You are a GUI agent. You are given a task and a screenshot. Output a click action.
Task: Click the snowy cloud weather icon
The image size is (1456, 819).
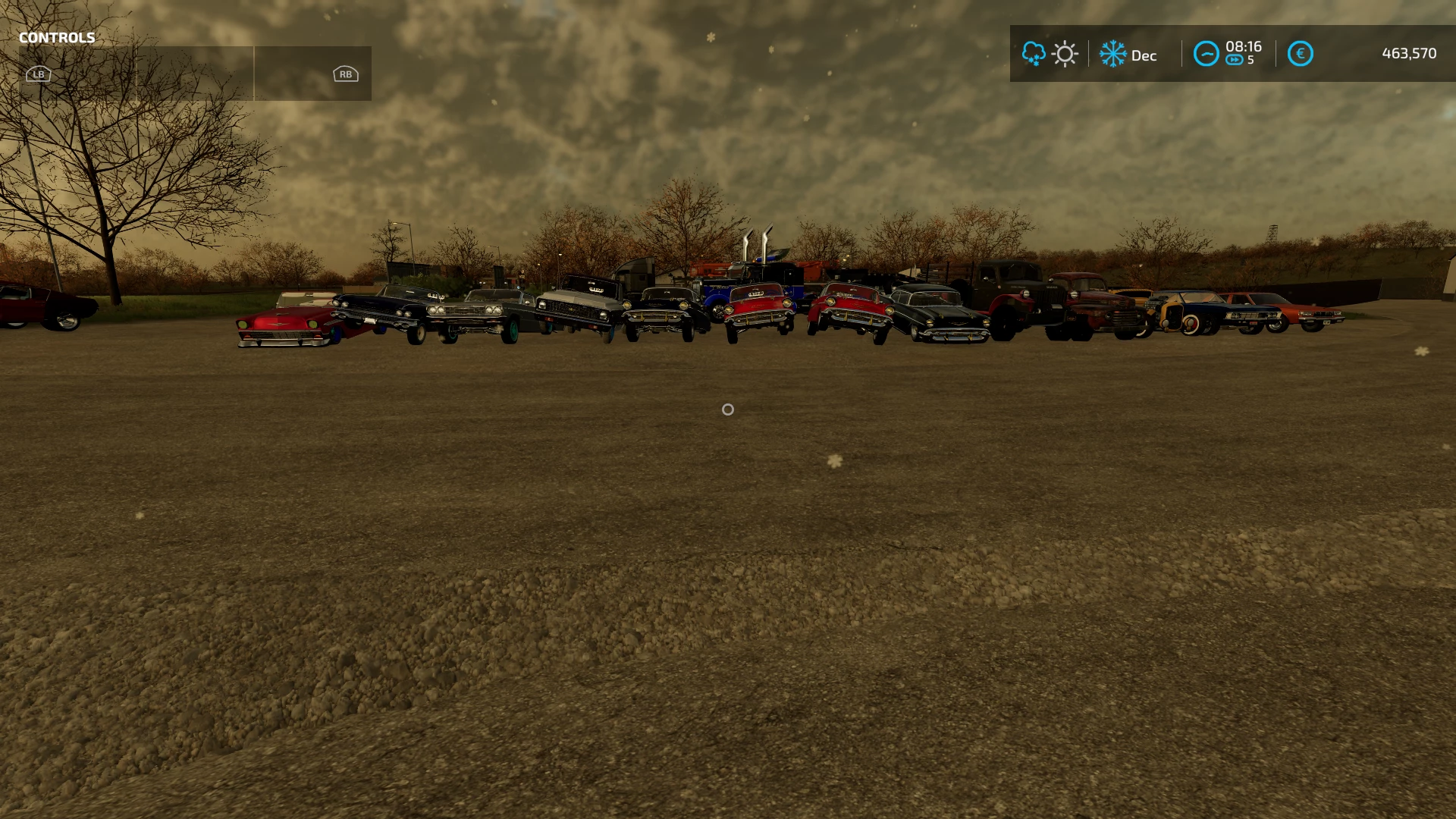click(1033, 54)
